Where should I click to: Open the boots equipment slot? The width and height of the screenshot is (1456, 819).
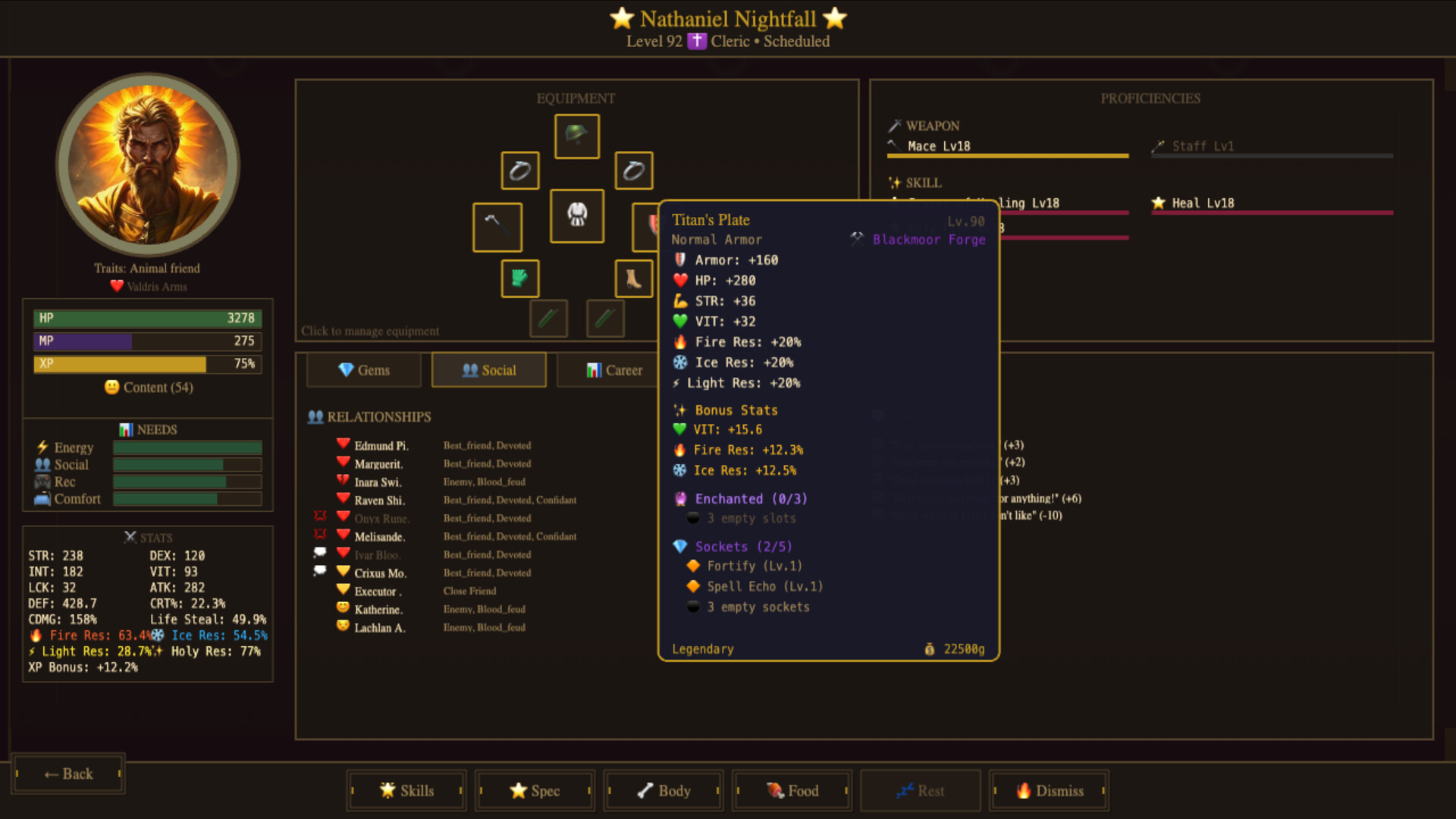[634, 278]
